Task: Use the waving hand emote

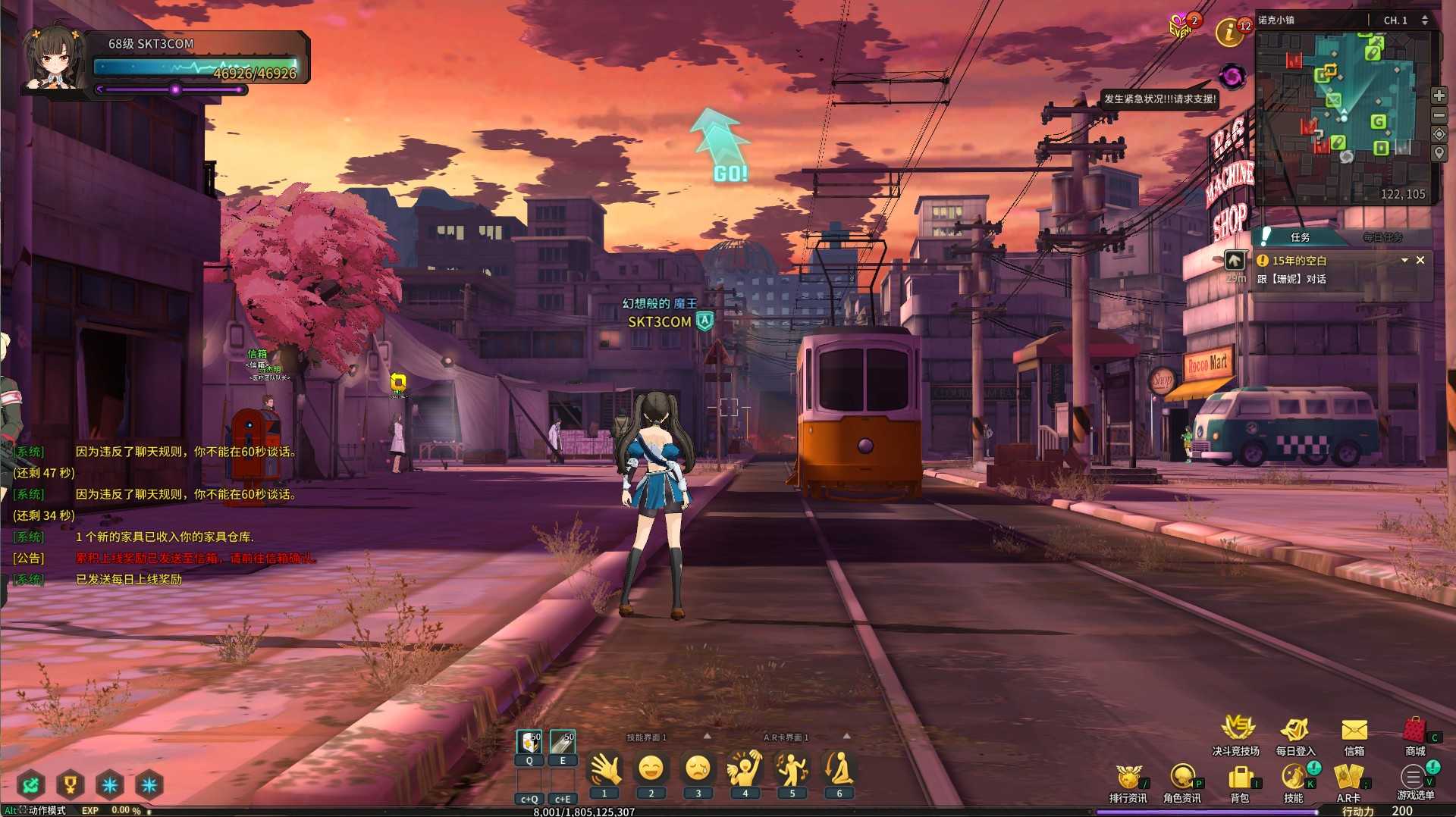Action: pyautogui.click(x=604, y=769)
